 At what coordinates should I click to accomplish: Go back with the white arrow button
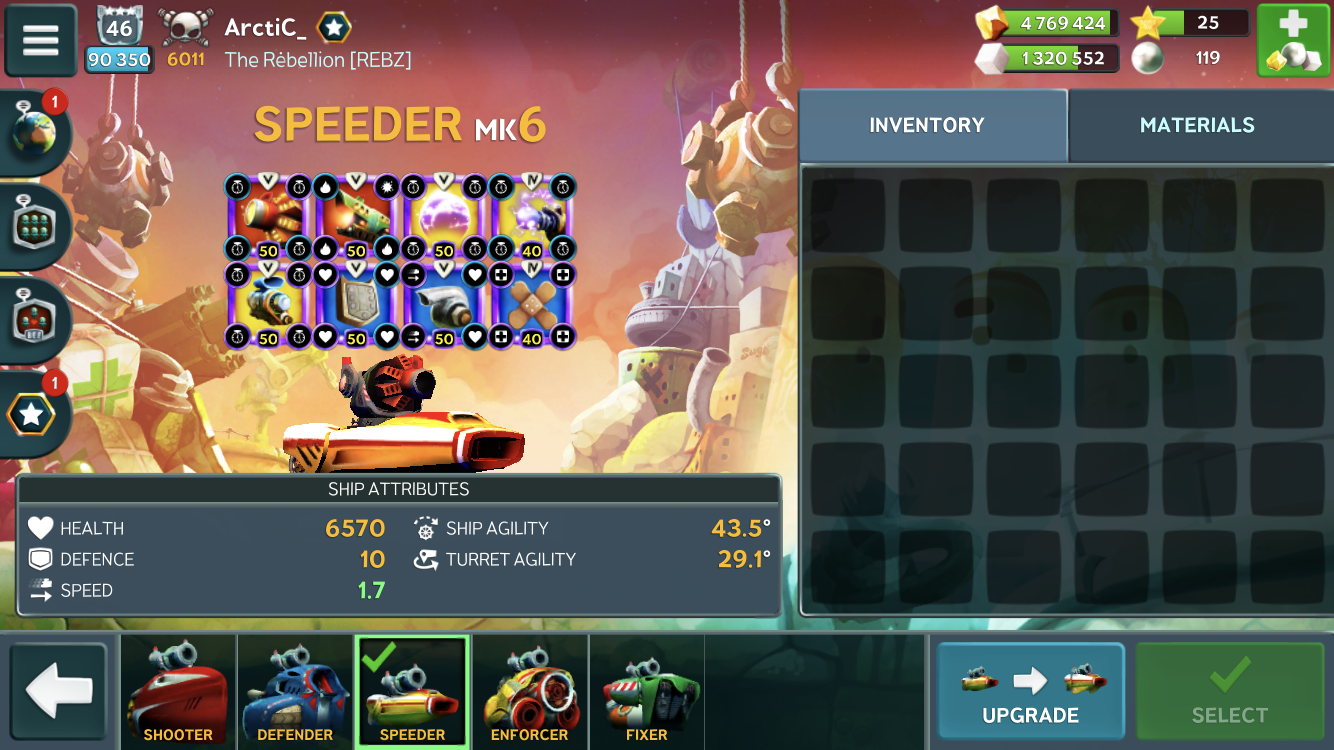tap(59, 692)
